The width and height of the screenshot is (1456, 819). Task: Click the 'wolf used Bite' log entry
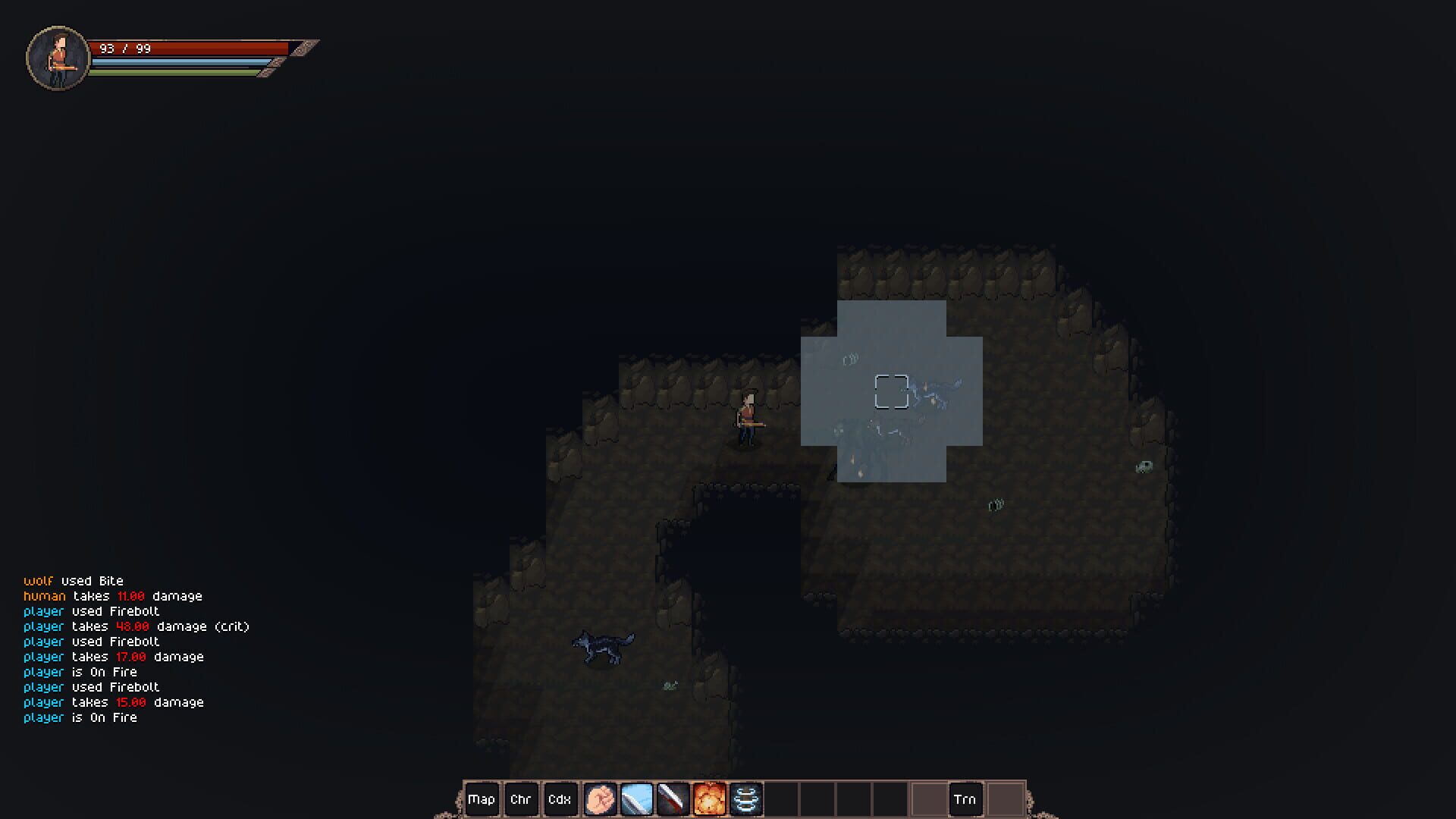[74, 581]
